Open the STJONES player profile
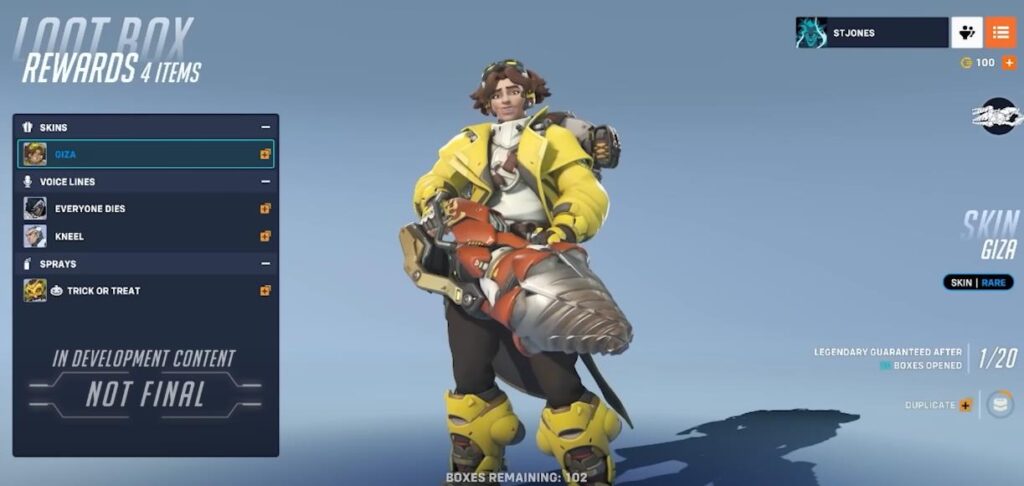Image resolution: width=1024 pixels, height=486 pixels. click(x=871, y=33)
